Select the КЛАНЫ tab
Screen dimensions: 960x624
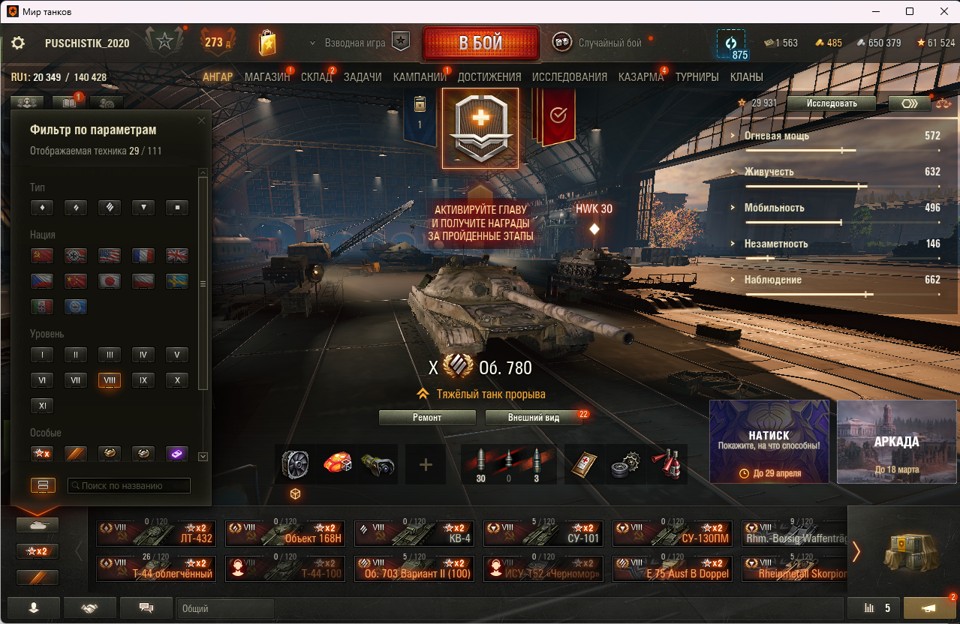tap(746, 77)
